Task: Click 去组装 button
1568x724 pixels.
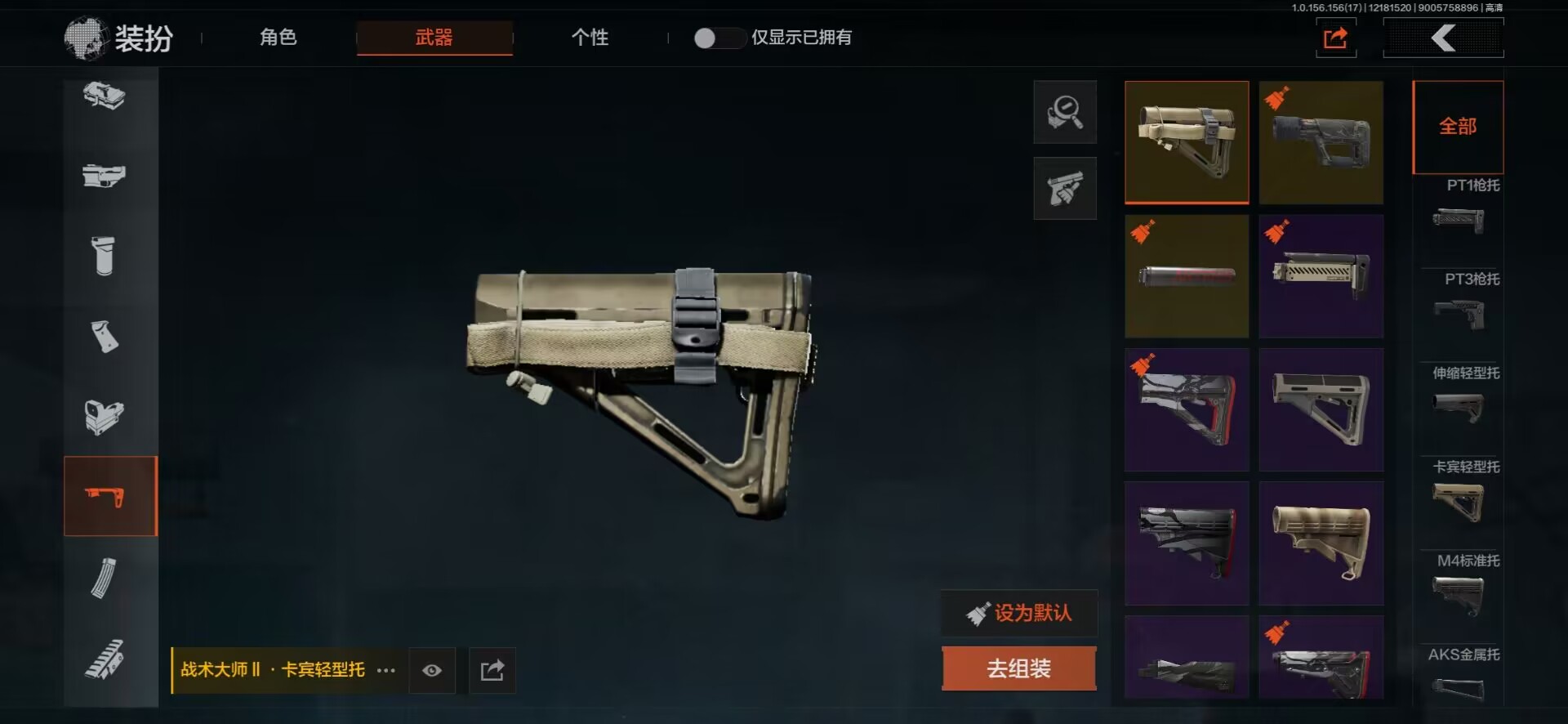Action: pyautogui.click(x=1018, y=668)
